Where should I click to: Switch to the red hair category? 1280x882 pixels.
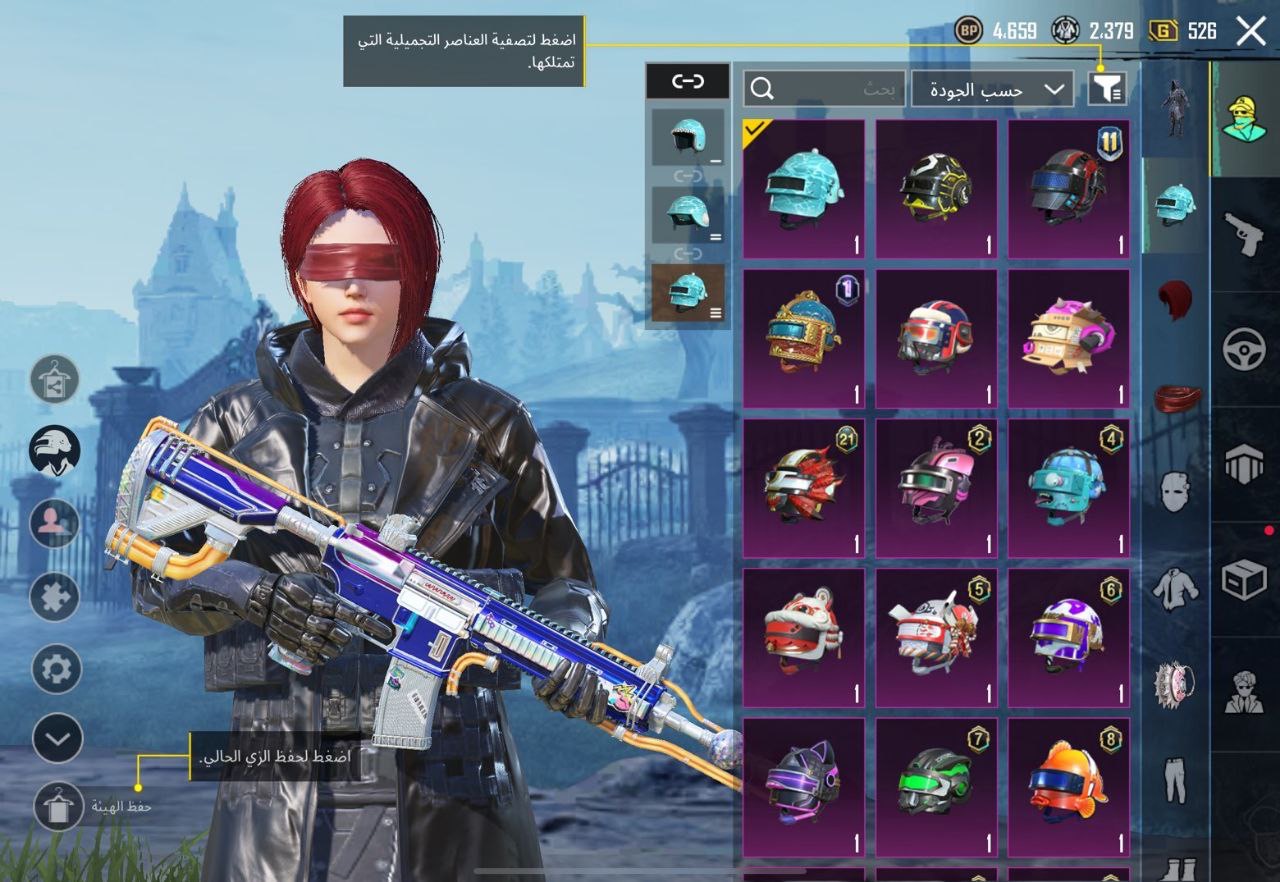click(x=1176, y=299)
